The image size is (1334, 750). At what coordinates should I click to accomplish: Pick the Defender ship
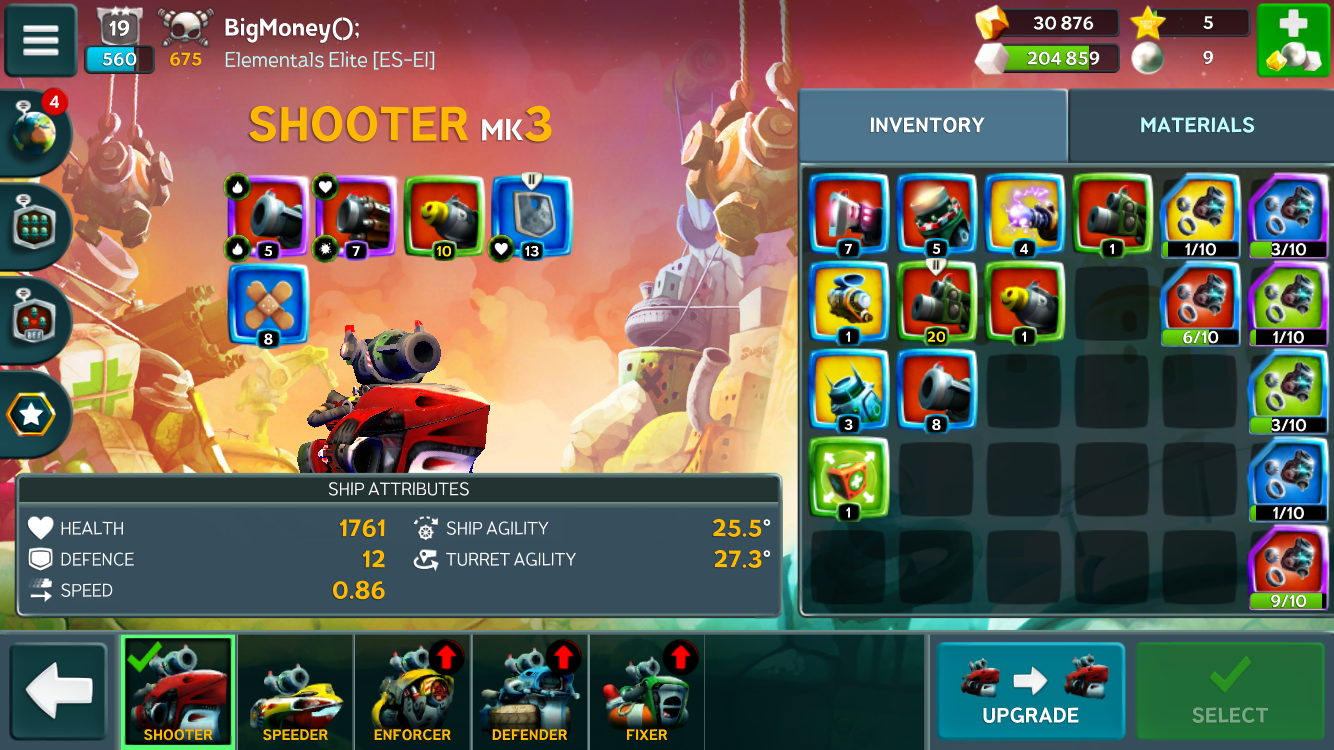(529, 691)
